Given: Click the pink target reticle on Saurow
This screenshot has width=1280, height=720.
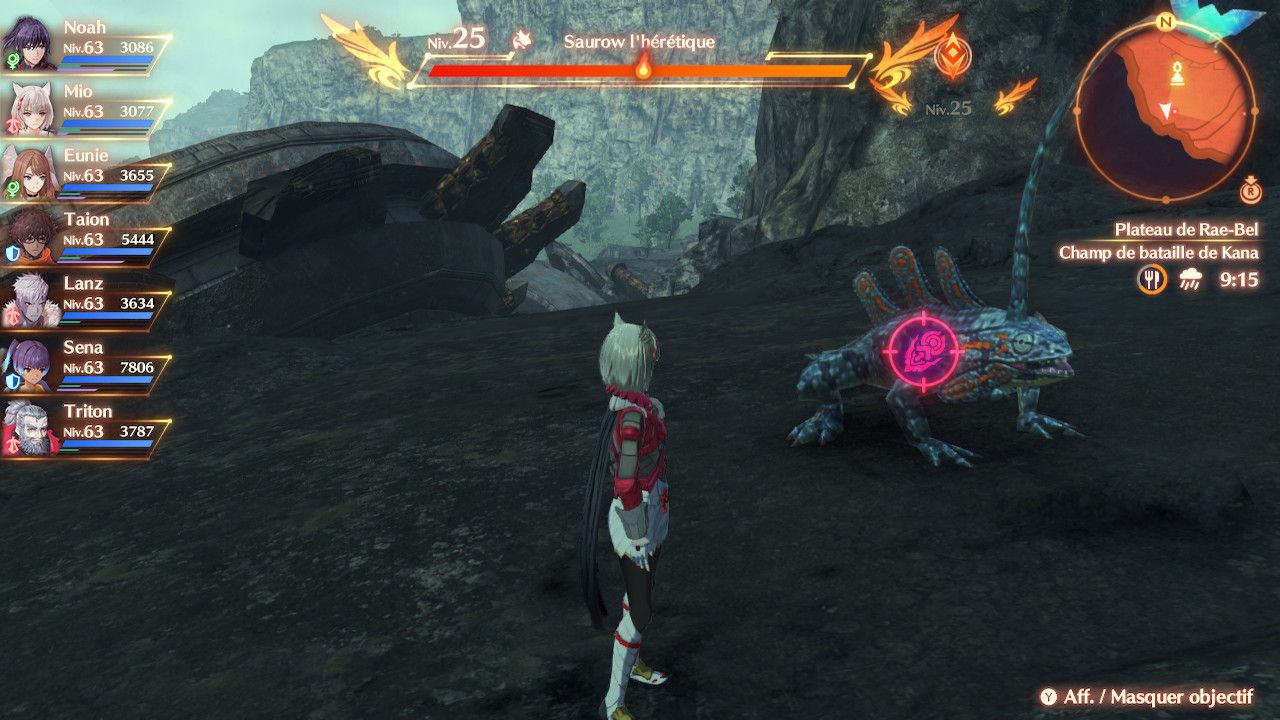Looking at the screenshot, I should [922, 351].
